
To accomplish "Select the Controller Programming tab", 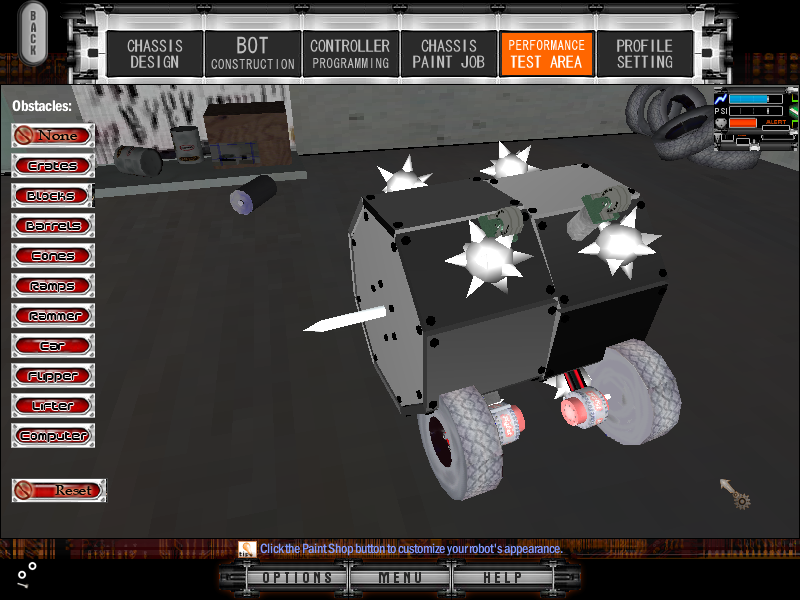I will (349, 54).
